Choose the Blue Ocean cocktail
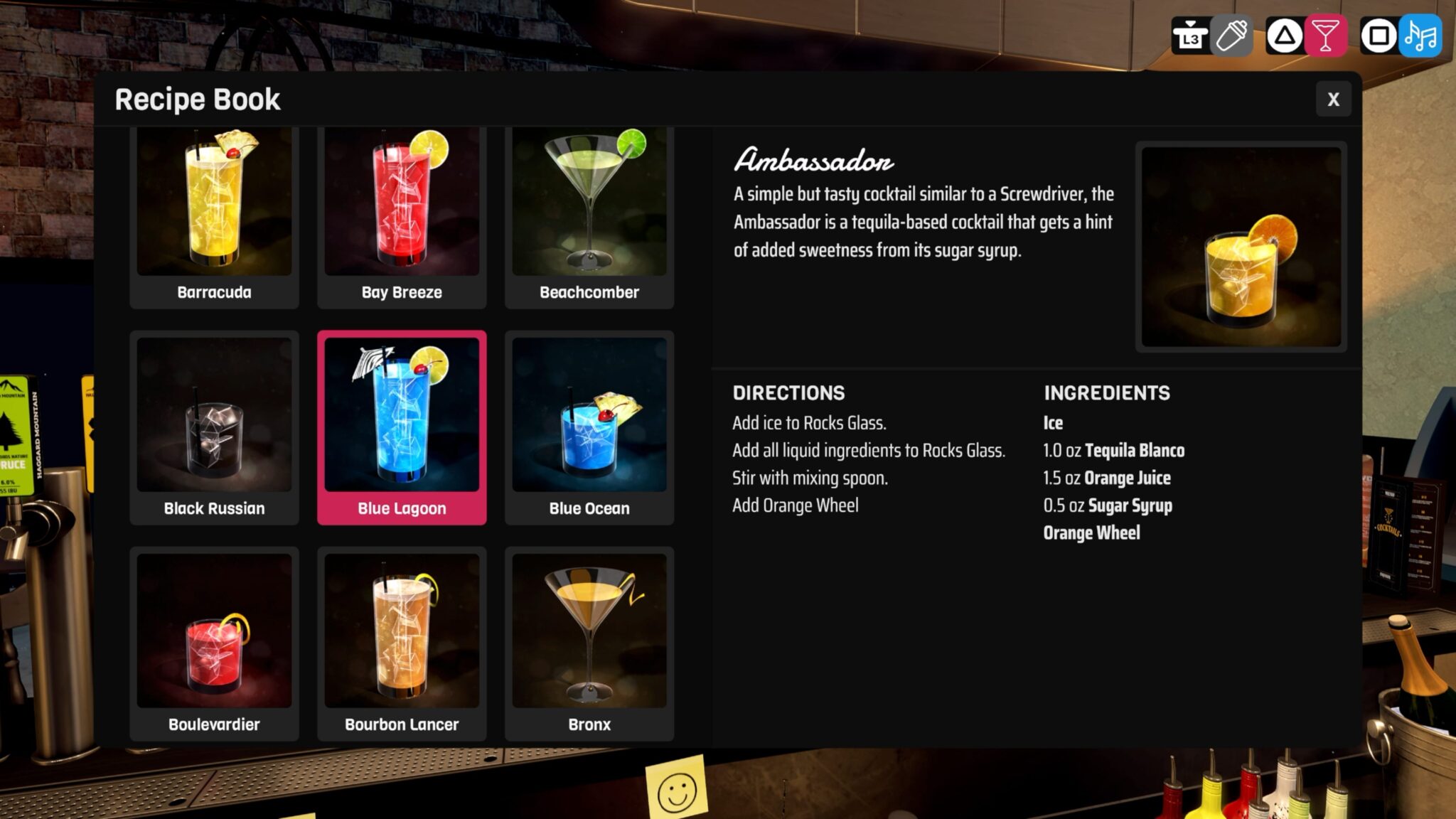This screenshot has width=1456, height=819. pyautogui.click(x=589, y=423)
